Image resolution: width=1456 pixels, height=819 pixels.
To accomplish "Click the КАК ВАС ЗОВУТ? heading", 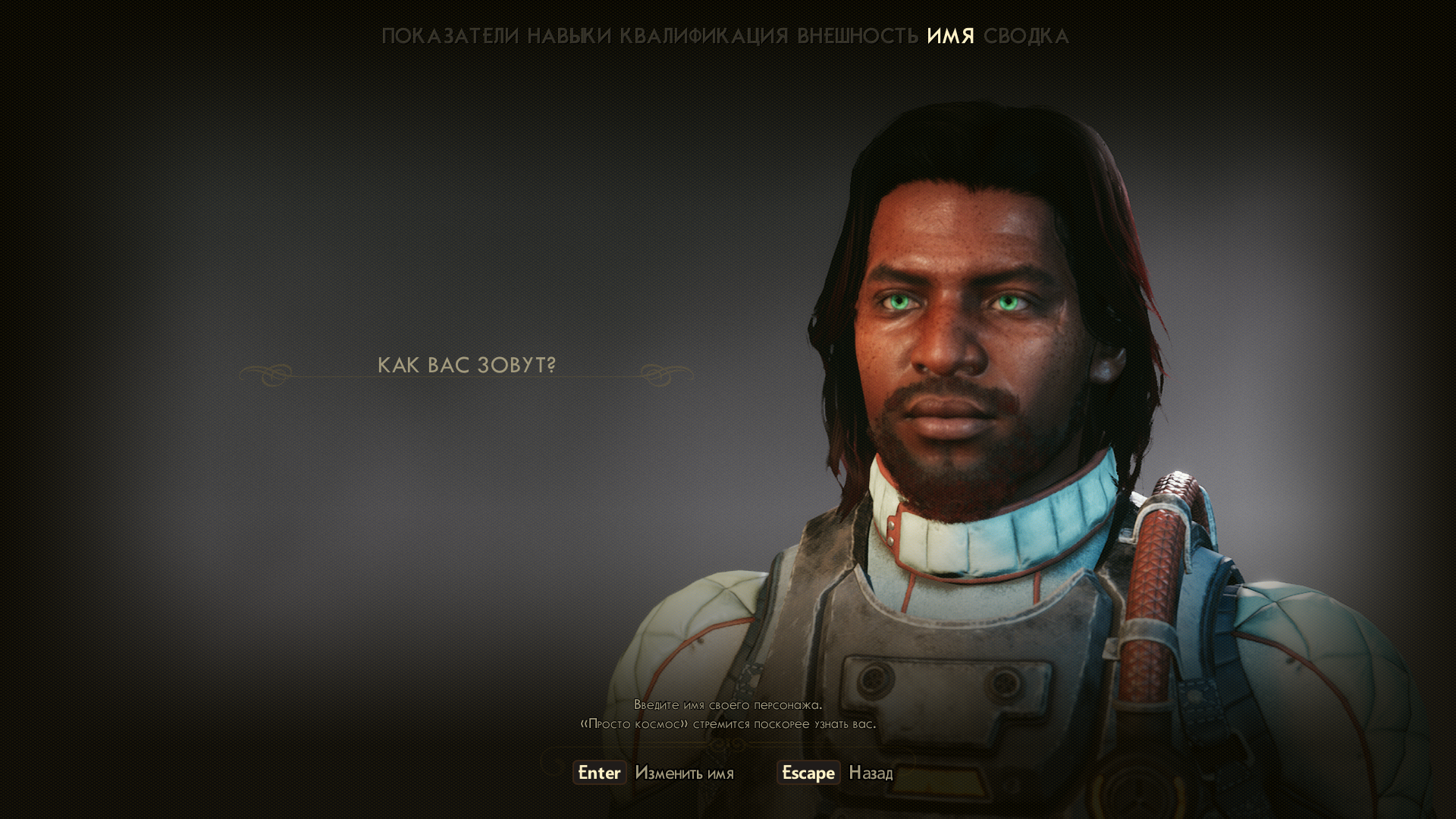I will (467, 364).
